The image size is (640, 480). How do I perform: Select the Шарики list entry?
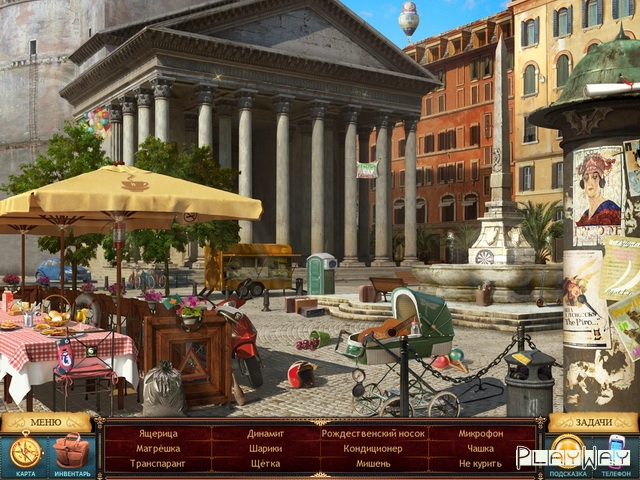click(x=265, y=448)
